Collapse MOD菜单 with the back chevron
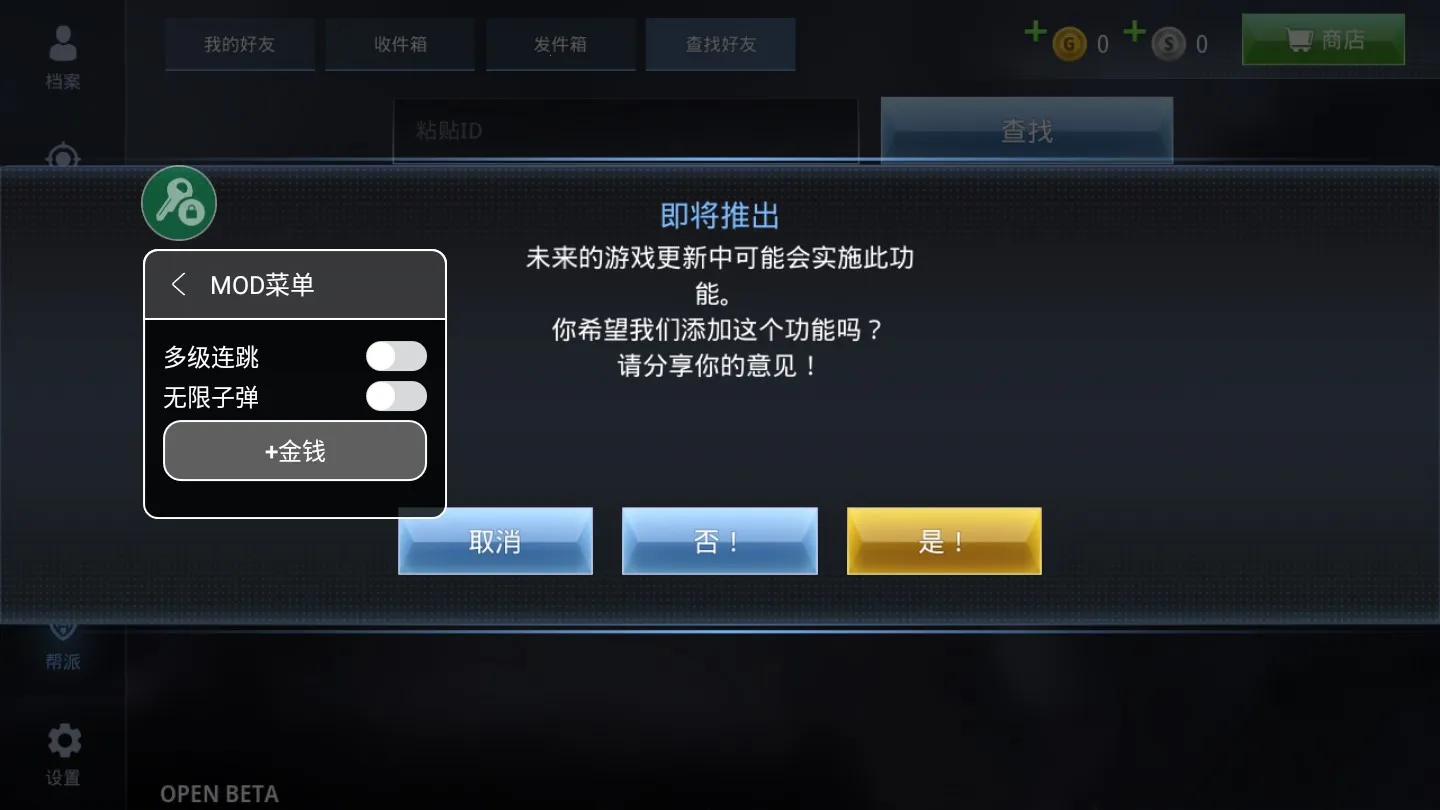Image resolution: width=1440 pixels, height=810 pixels. coord(179,284)
